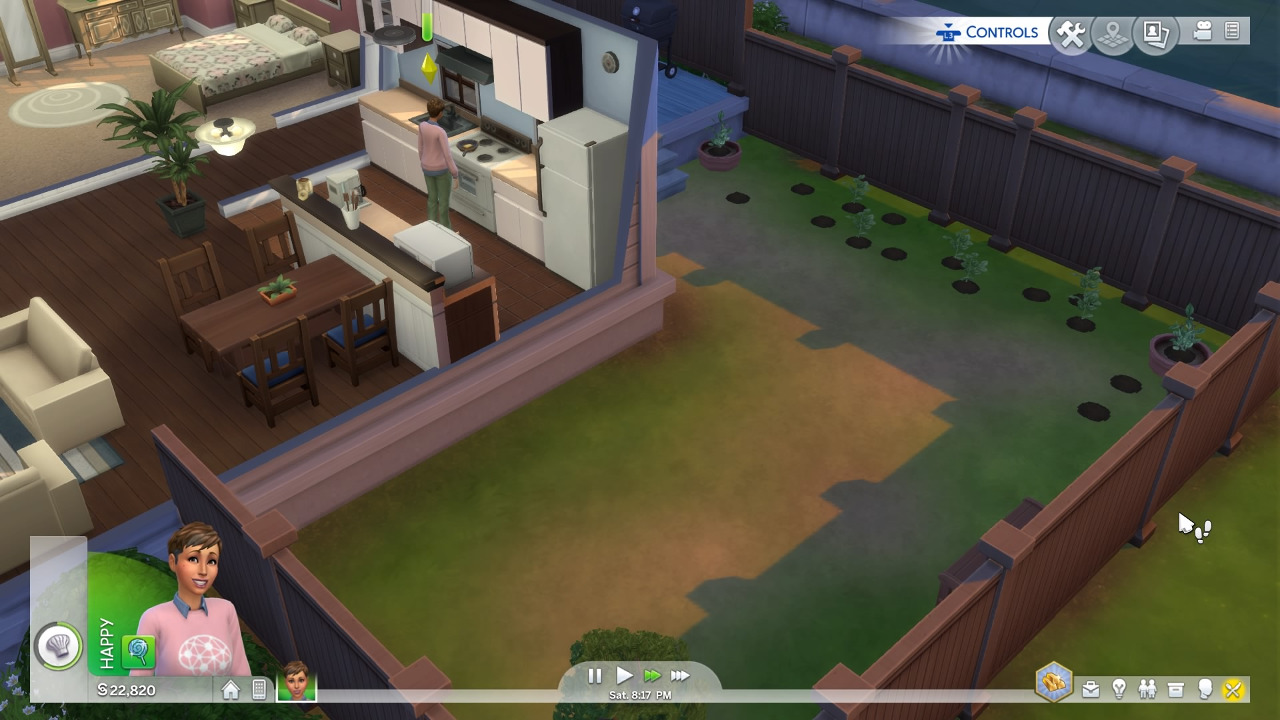Open the Relationships panel with two figures
Image resolution: width=1280 pixels, height=720 pixels.
1147,689
